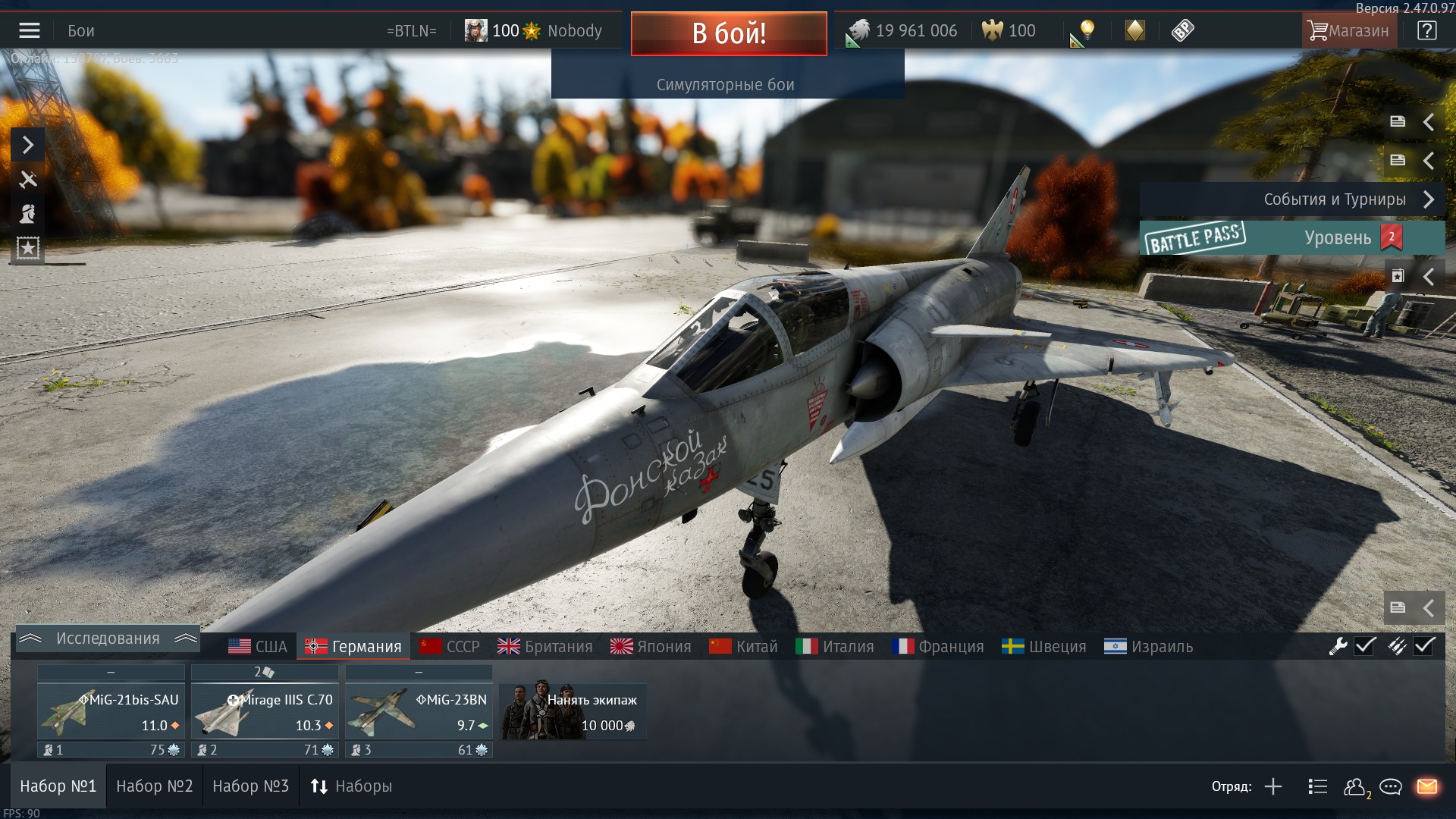This screenshot has width=1456, height=819.
Task: Open the Наборы presets list
Action: click(351, 786)
